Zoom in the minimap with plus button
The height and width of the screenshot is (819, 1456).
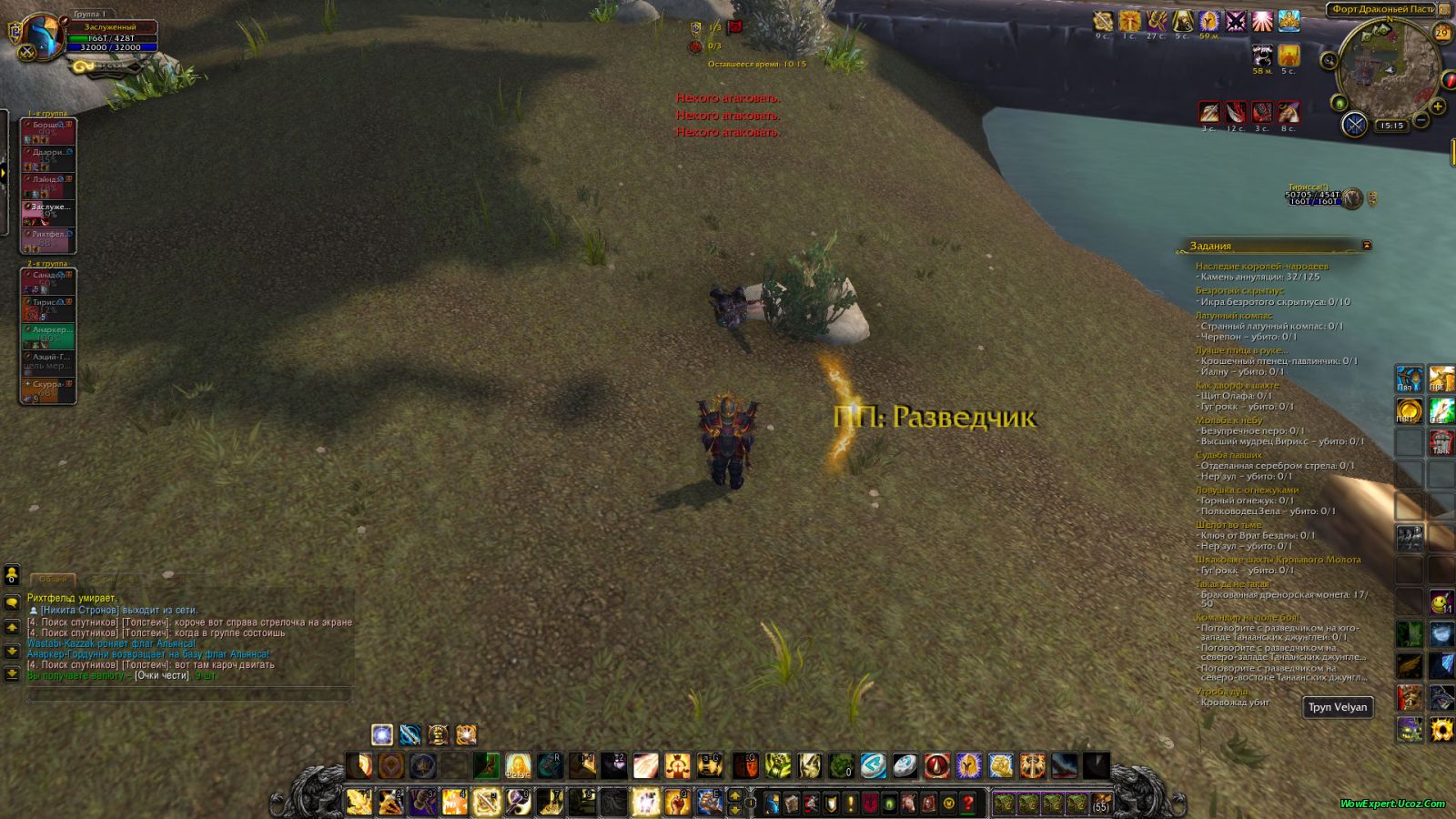tap(1438, 106)
